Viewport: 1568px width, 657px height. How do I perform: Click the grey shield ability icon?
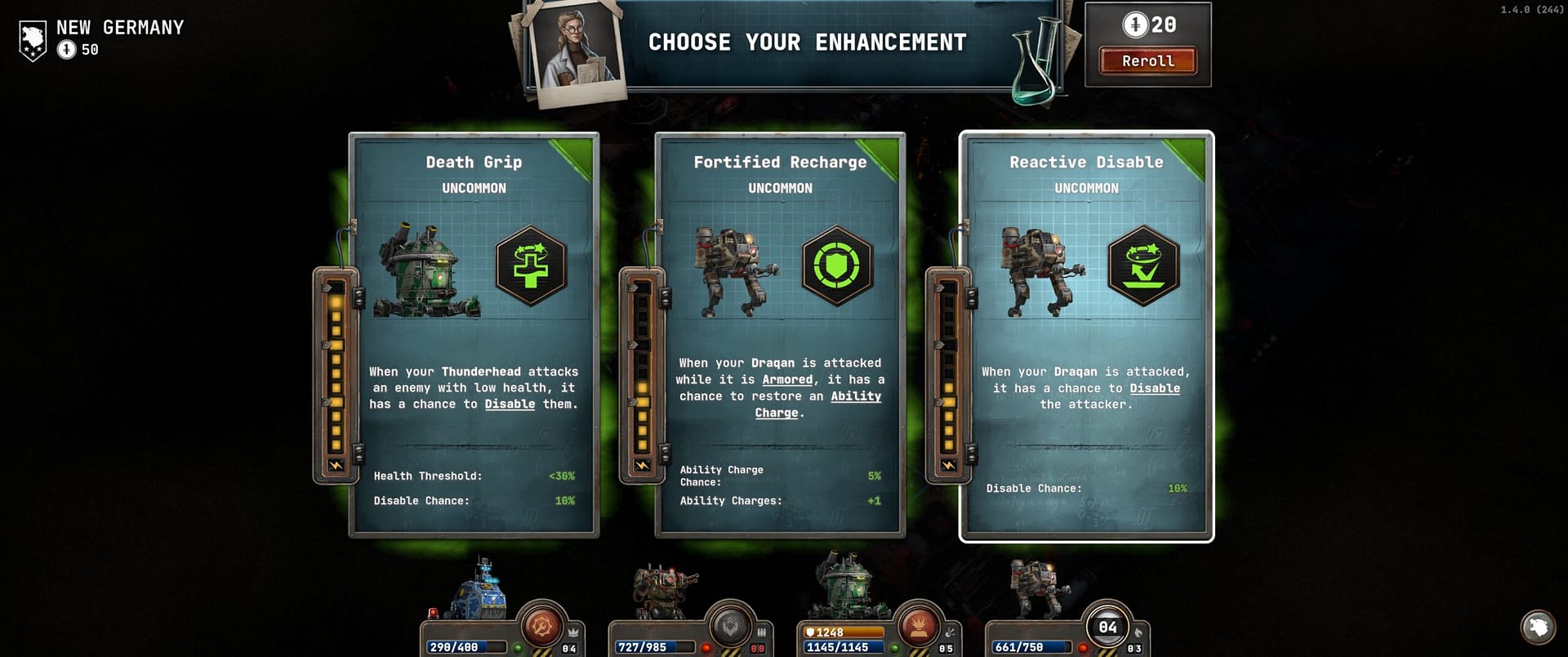point(728,628)
